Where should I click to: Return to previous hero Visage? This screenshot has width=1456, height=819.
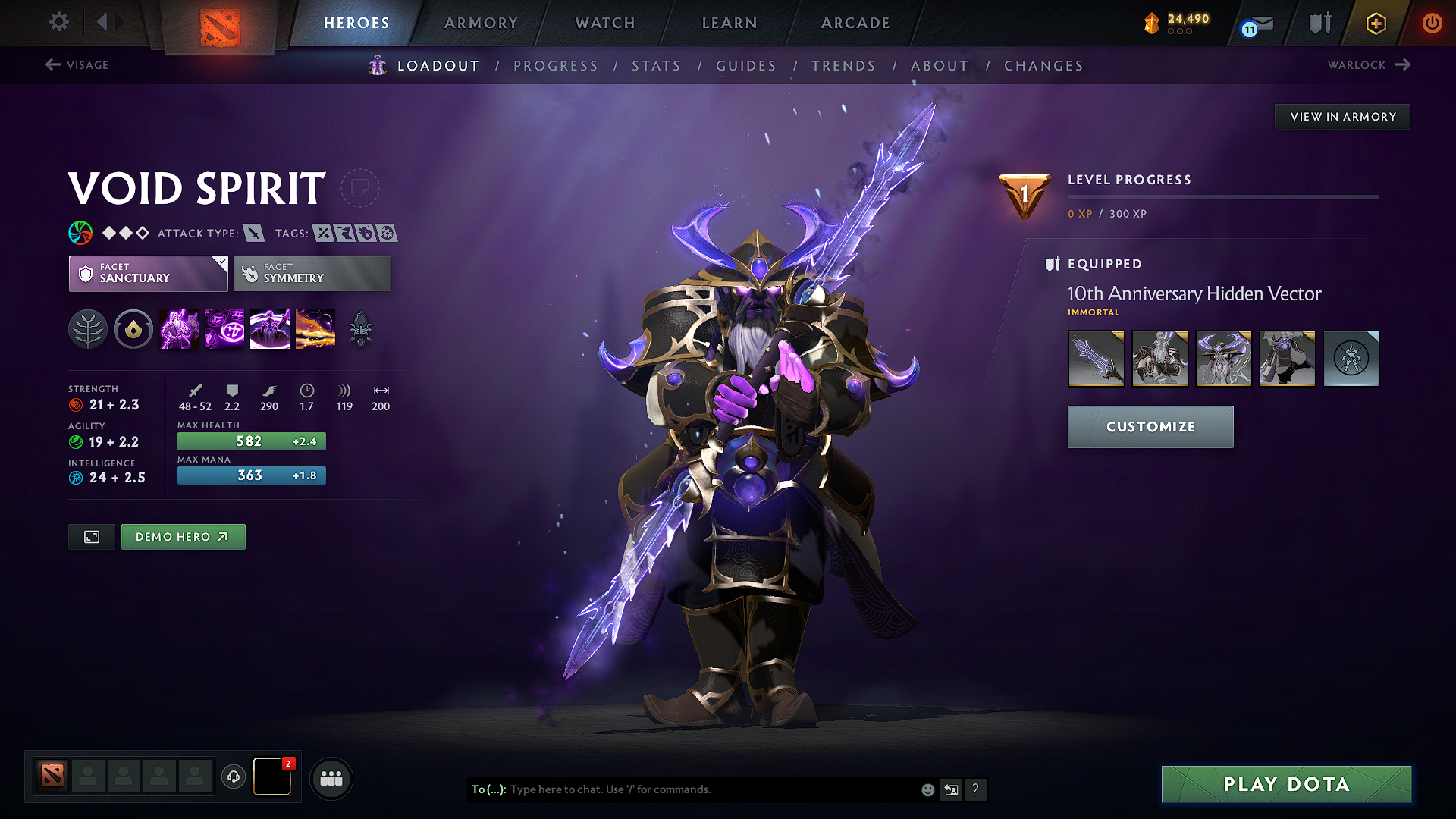tap(76, 65)
